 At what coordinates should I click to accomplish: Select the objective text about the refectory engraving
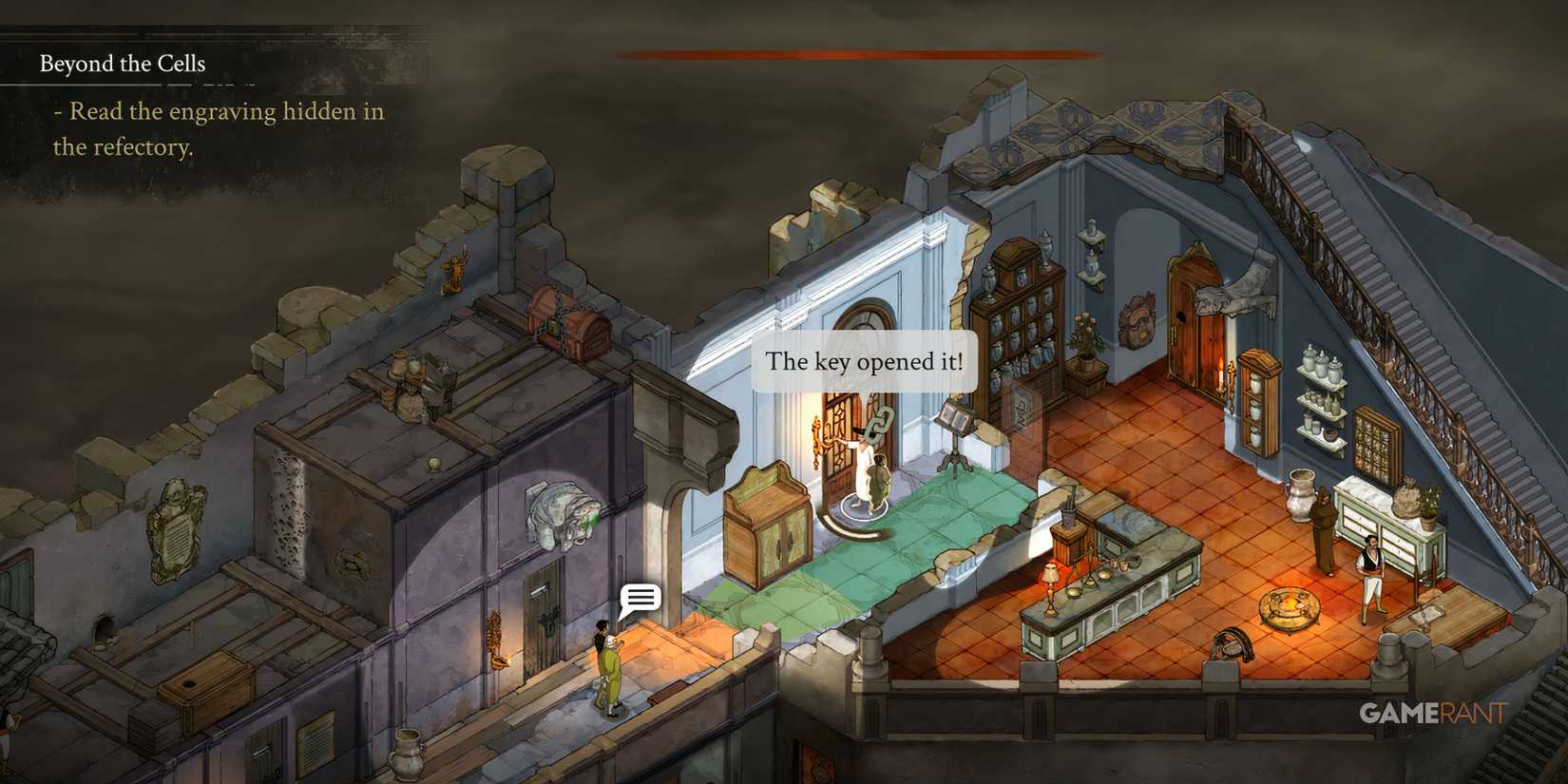coord(220,130)
